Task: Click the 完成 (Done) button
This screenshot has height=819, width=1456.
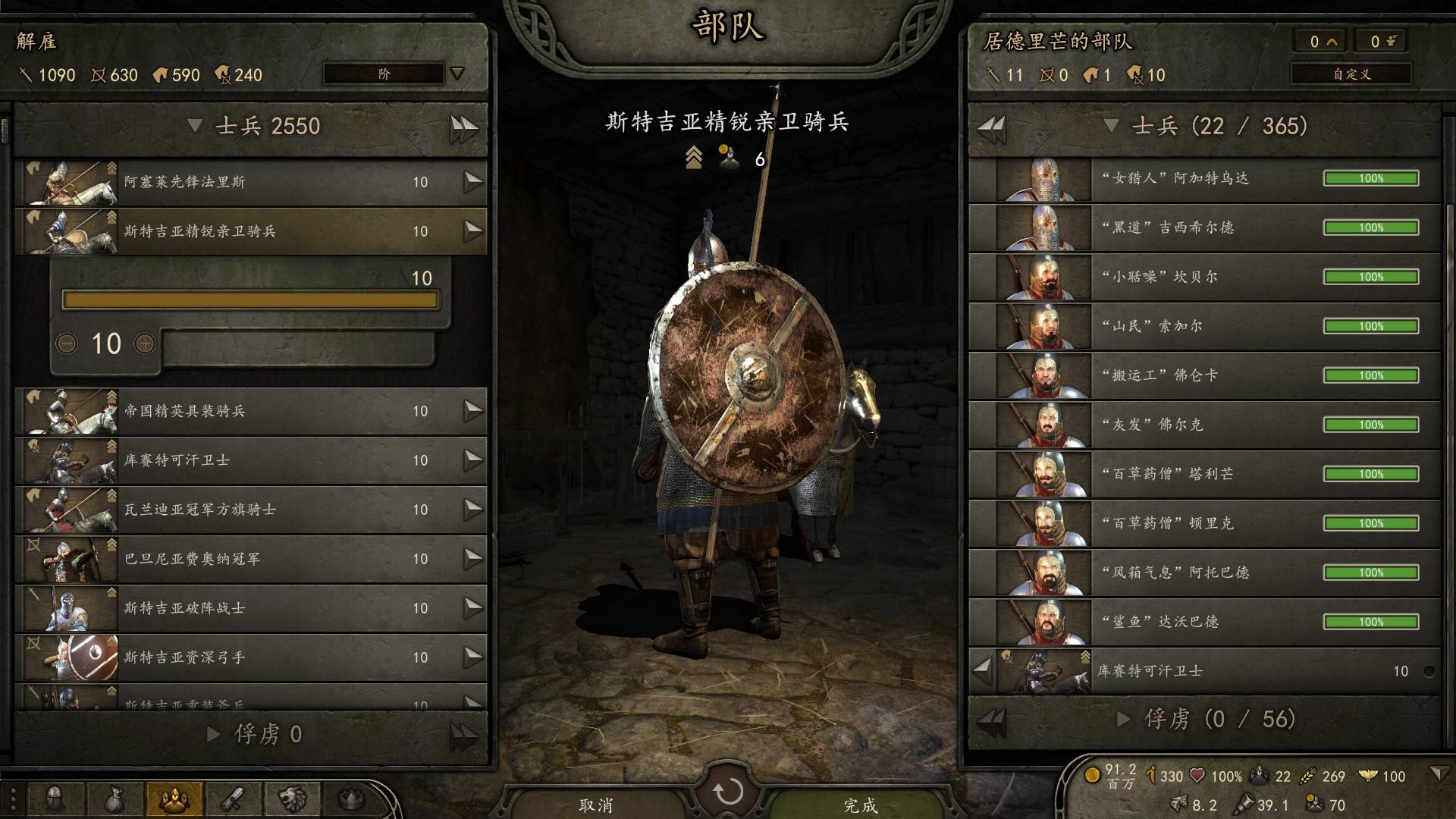Action: [860, 804]
